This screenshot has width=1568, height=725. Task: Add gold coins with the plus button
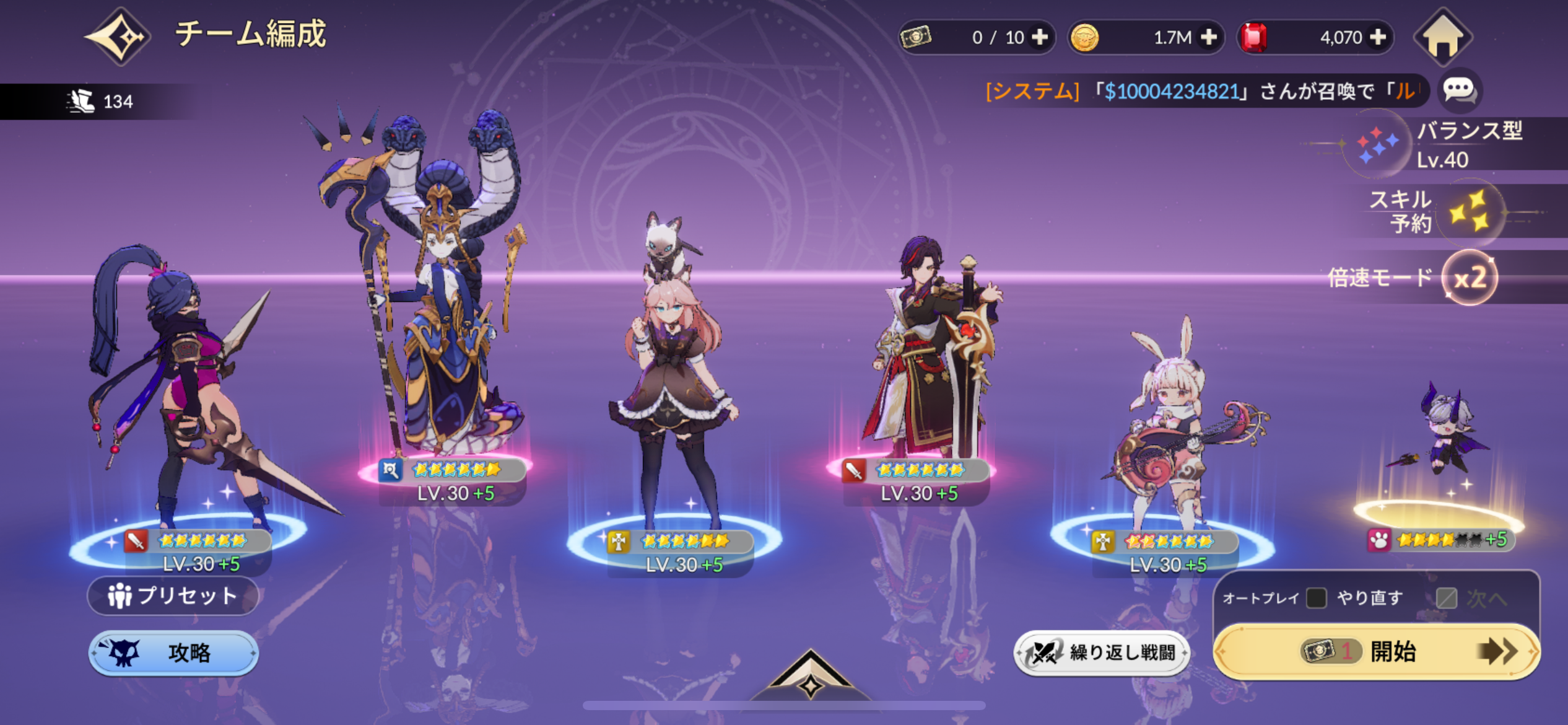1208,37
